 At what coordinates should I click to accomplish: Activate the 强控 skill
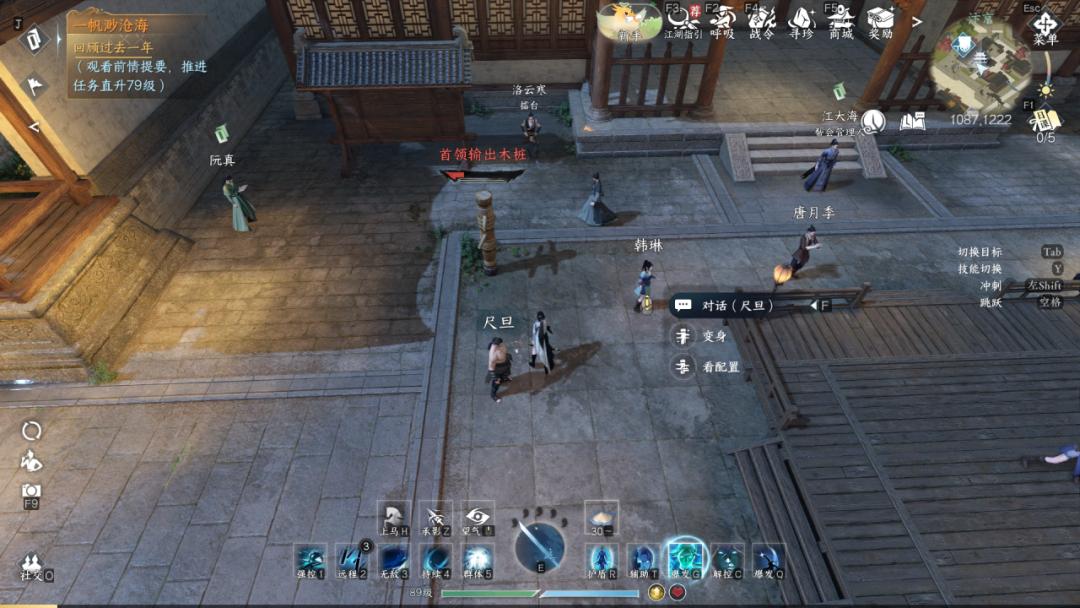(310, 560)
